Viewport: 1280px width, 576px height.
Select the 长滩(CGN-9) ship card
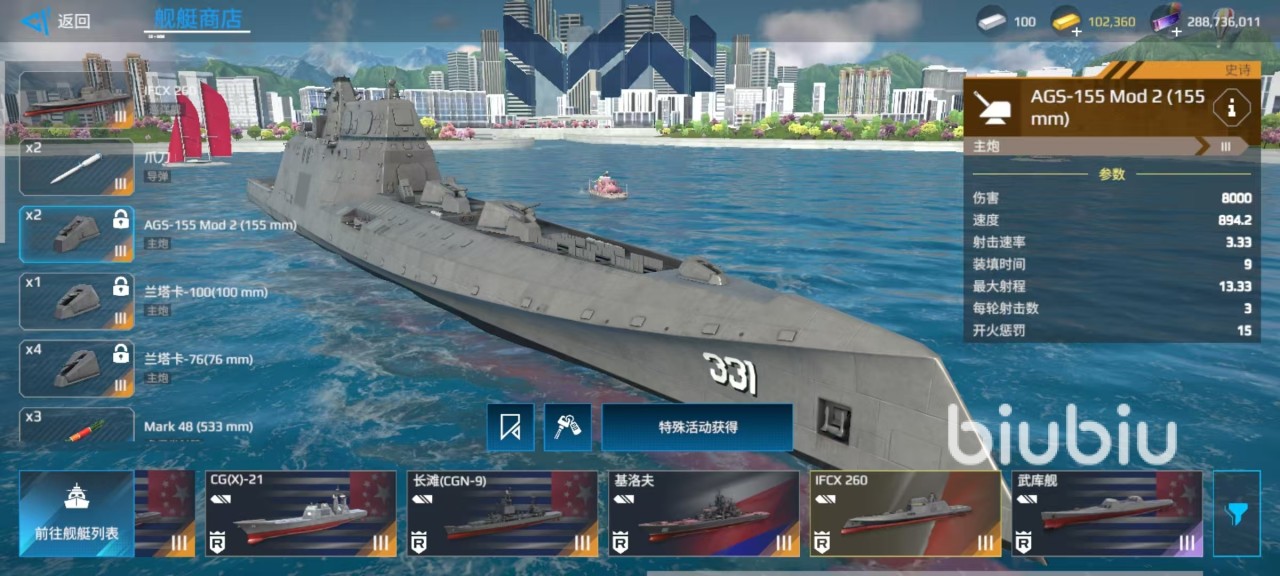[x=502, y=513]
